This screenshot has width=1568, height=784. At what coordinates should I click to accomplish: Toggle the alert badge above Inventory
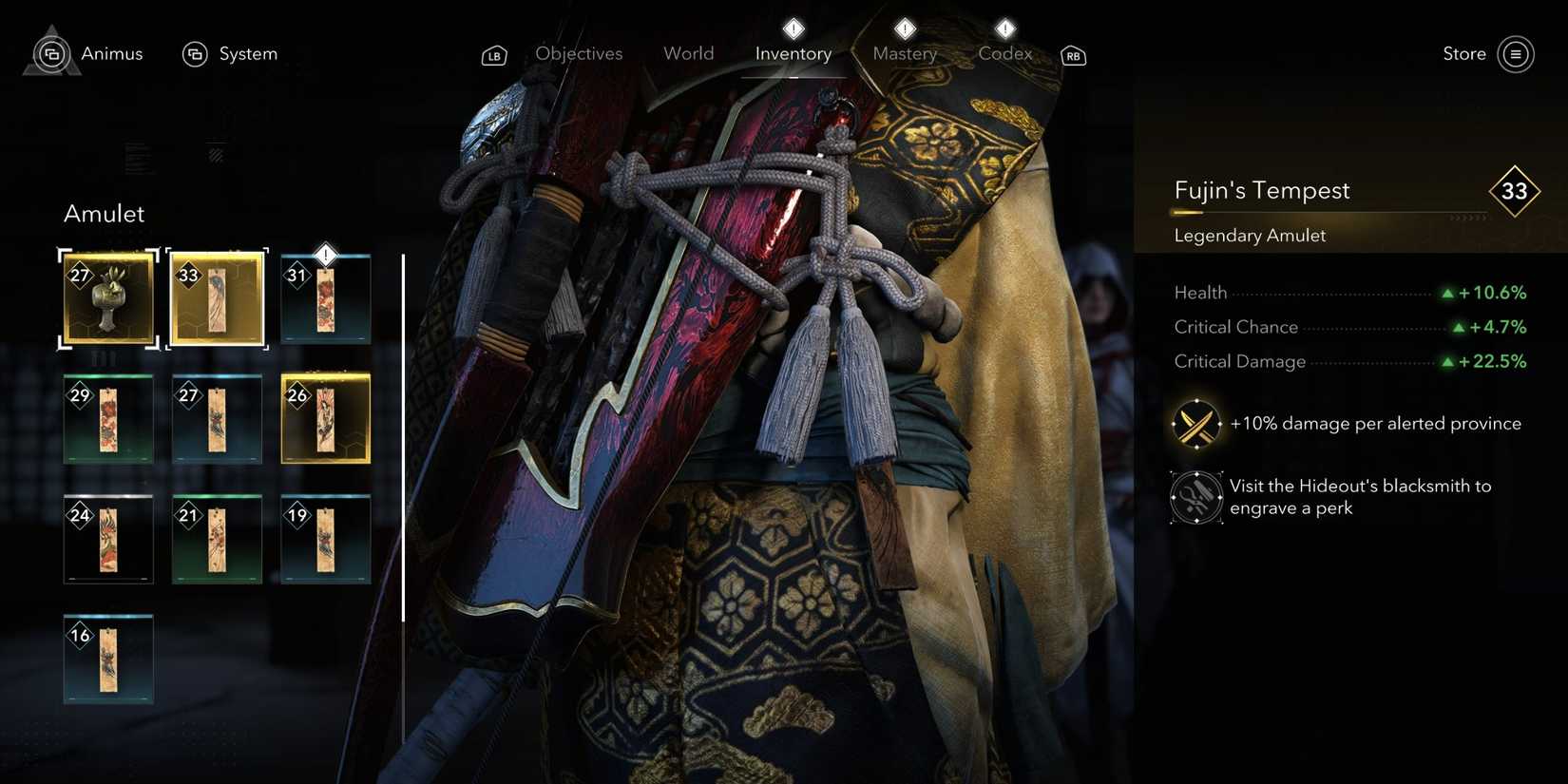(x=793, y=29)
